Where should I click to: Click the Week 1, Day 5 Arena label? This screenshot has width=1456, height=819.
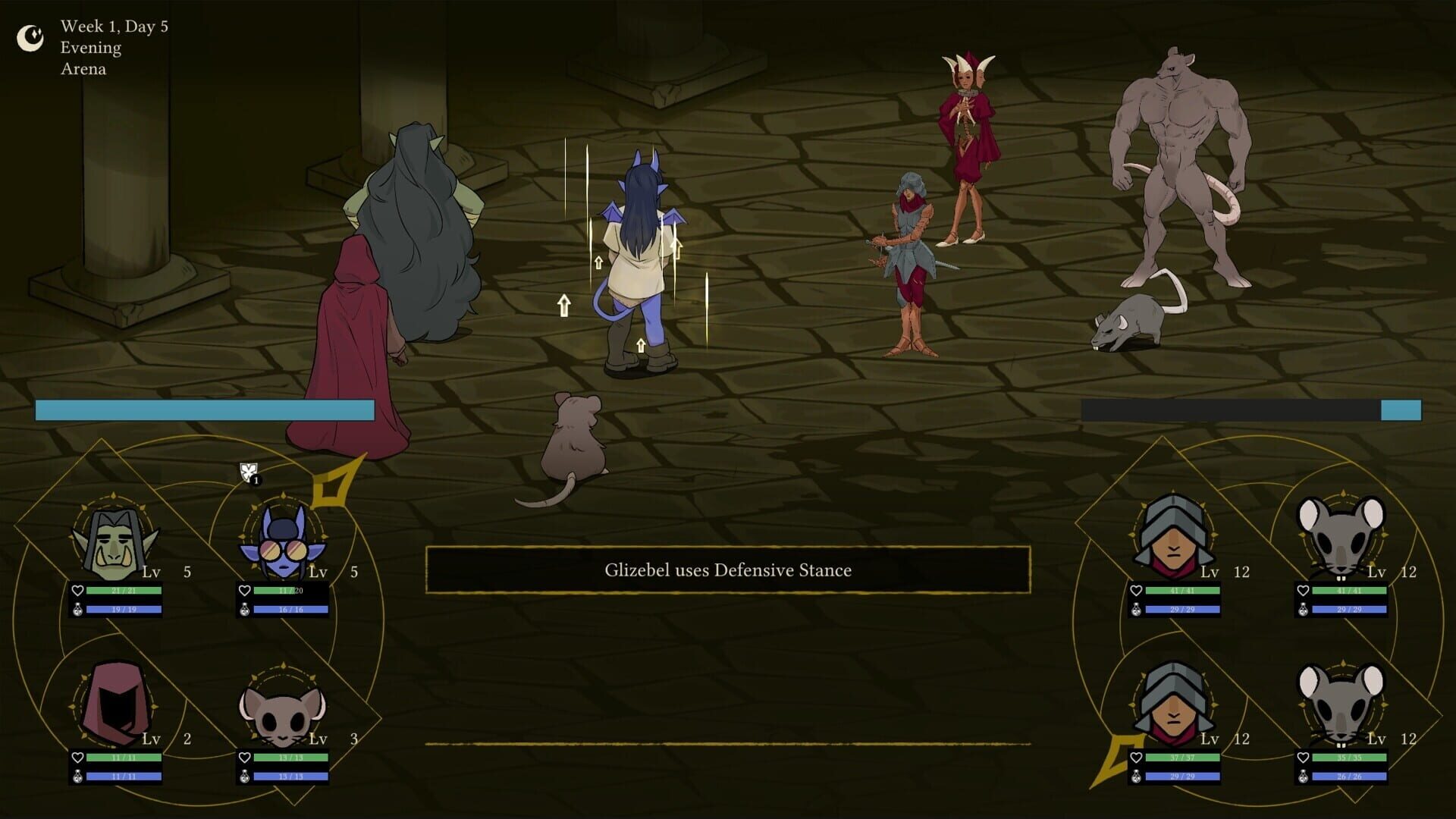click(x=114, y=48)
